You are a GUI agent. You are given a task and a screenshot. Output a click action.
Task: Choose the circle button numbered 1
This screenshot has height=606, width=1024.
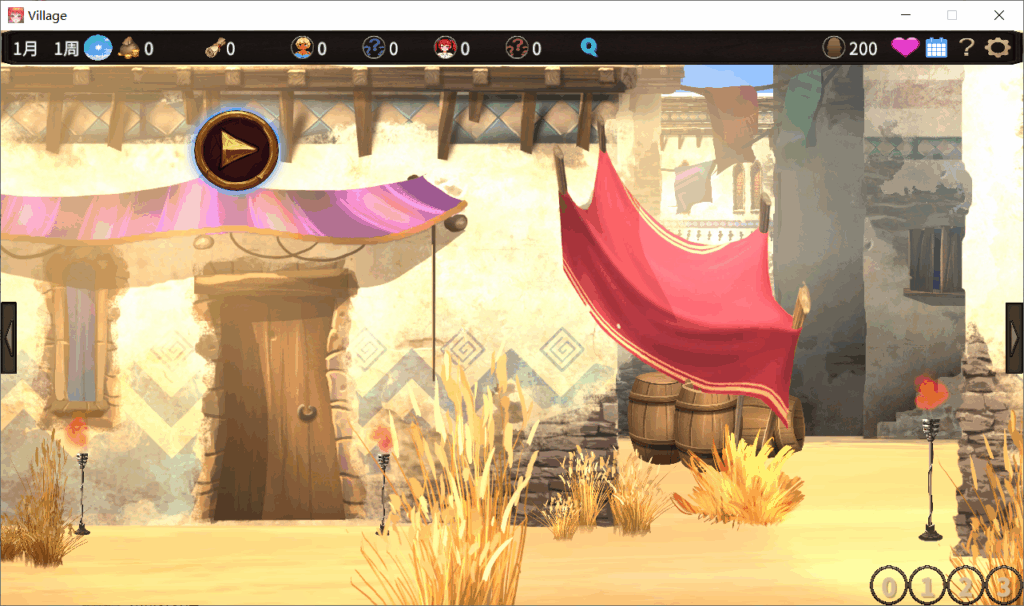pyautogui.click(x=927, y=586)
